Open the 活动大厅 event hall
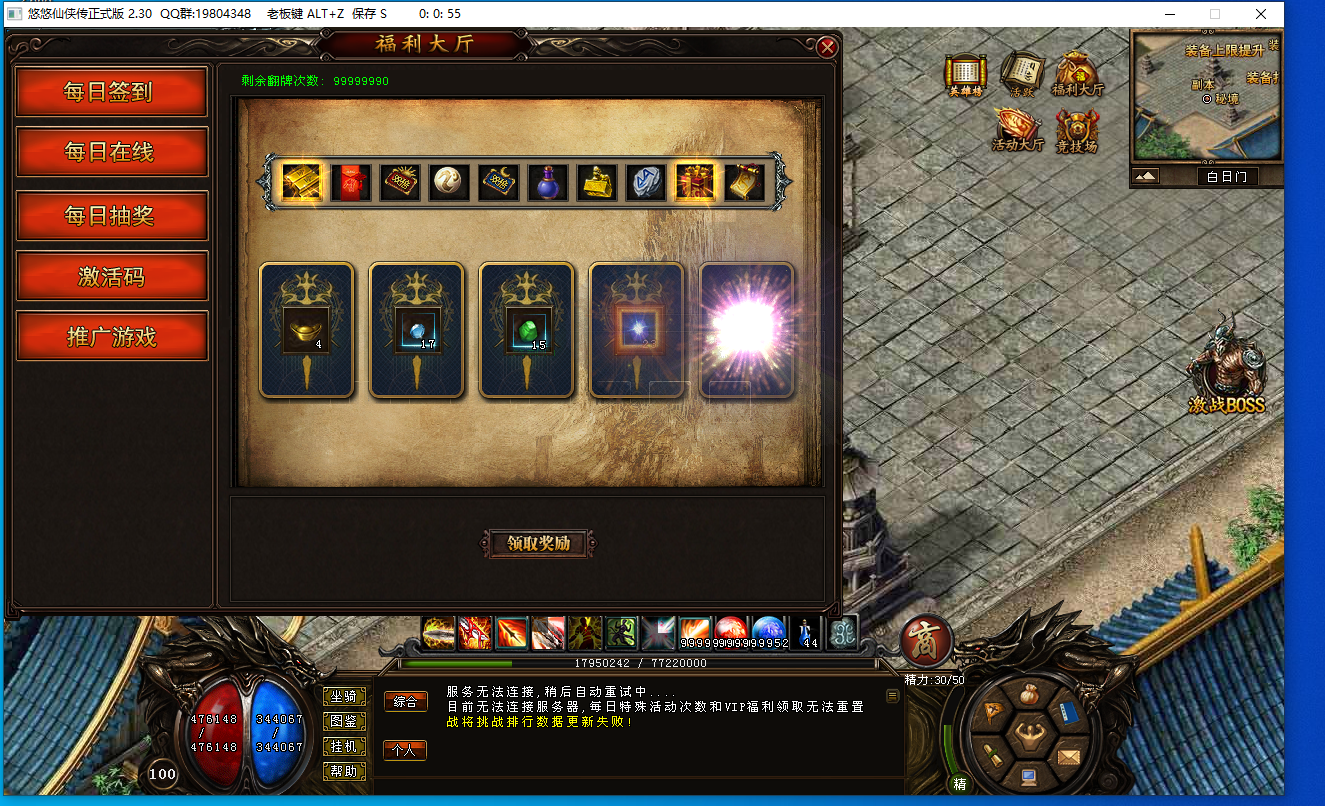This screenshot has height=806, width=1325. click(x=1017, y=130)
